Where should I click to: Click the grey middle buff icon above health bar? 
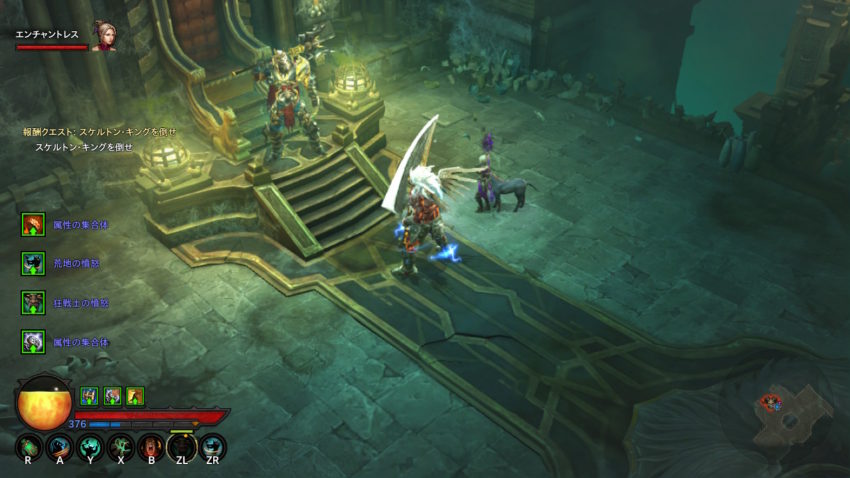(112, 395)
